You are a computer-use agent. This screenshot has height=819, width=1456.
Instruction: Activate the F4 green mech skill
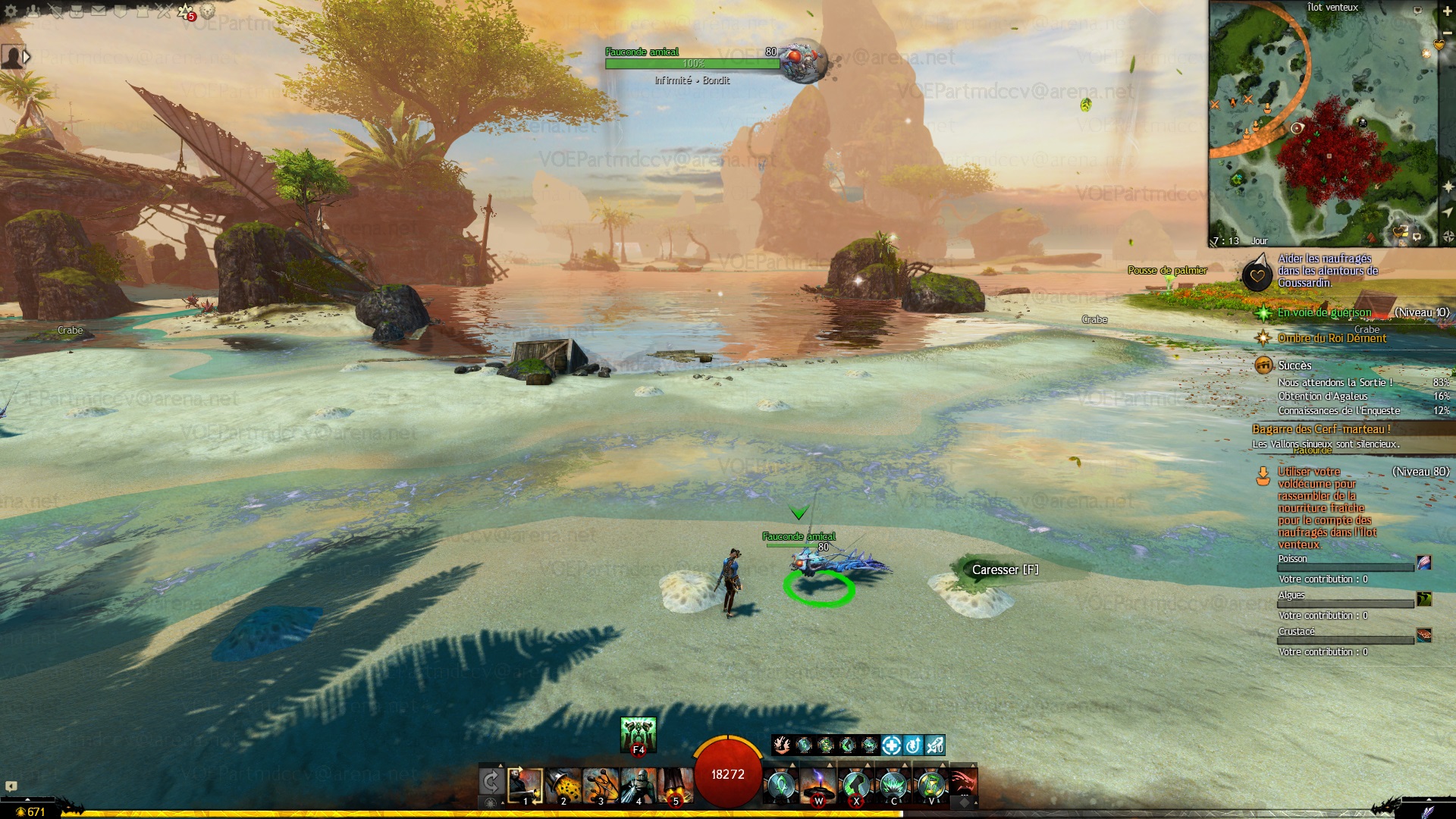pos(639,735)
